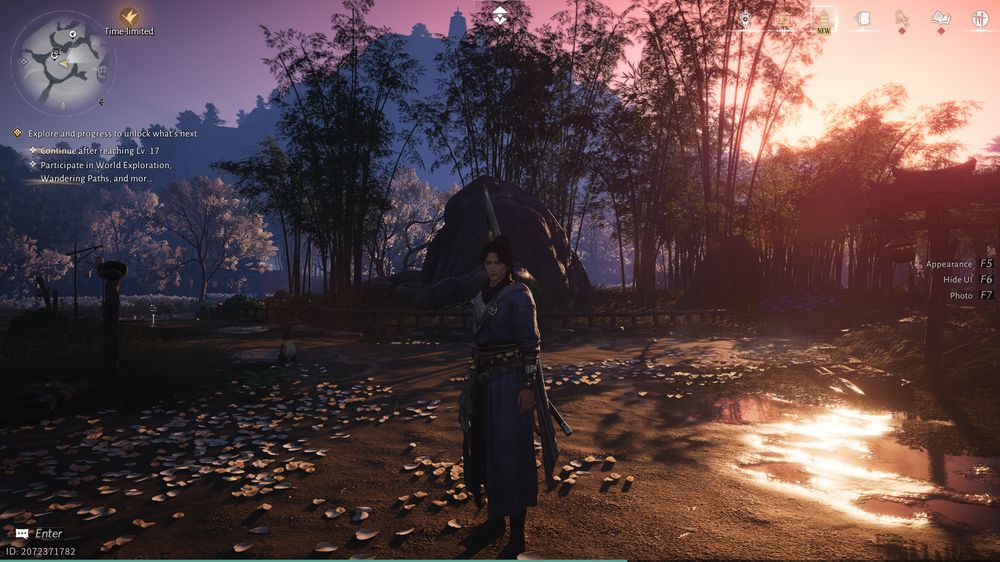
Task: Open the open-book journal icon
Action: 941,18
